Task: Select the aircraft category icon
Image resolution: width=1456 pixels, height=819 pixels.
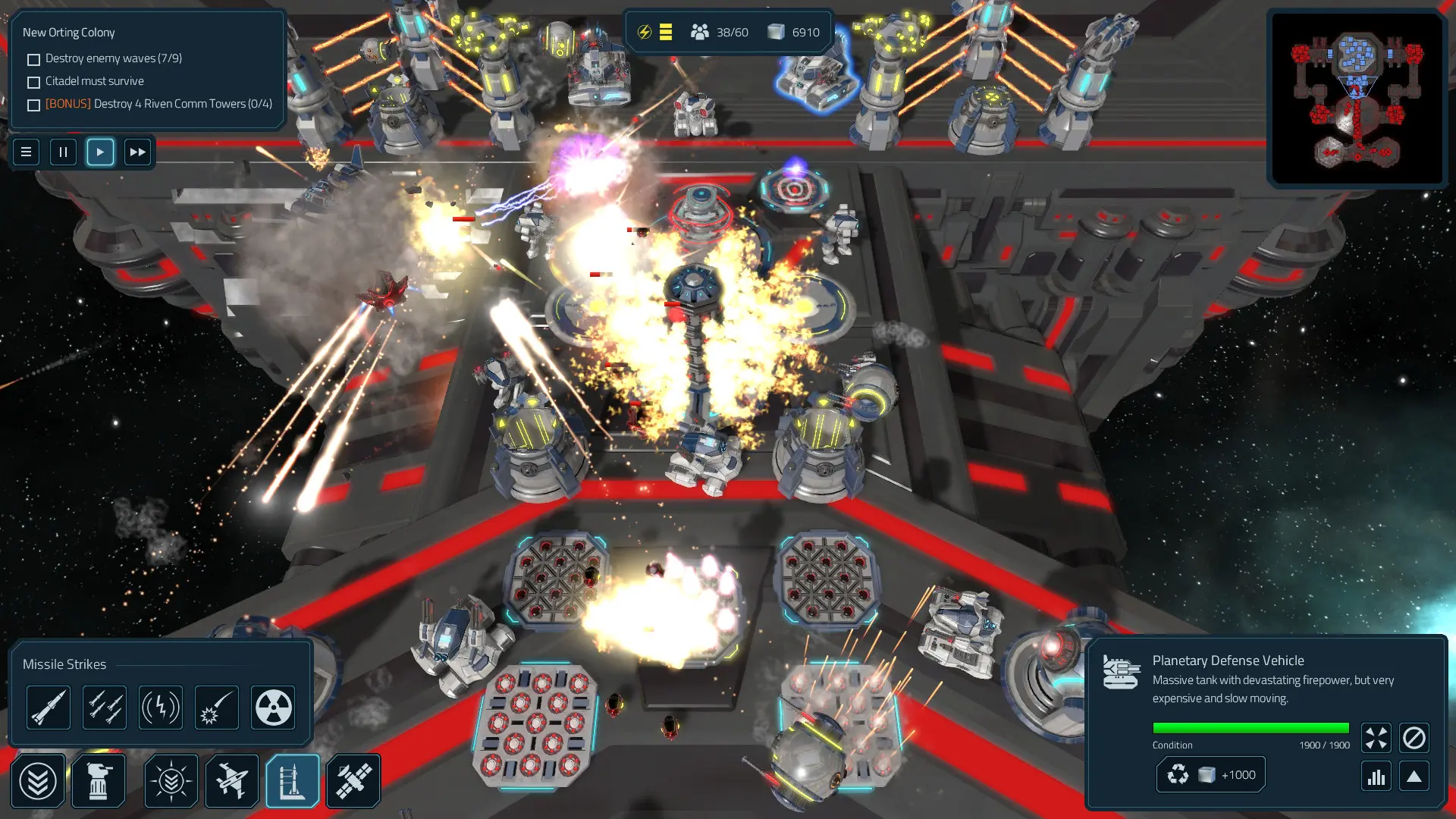Action: 231,780
